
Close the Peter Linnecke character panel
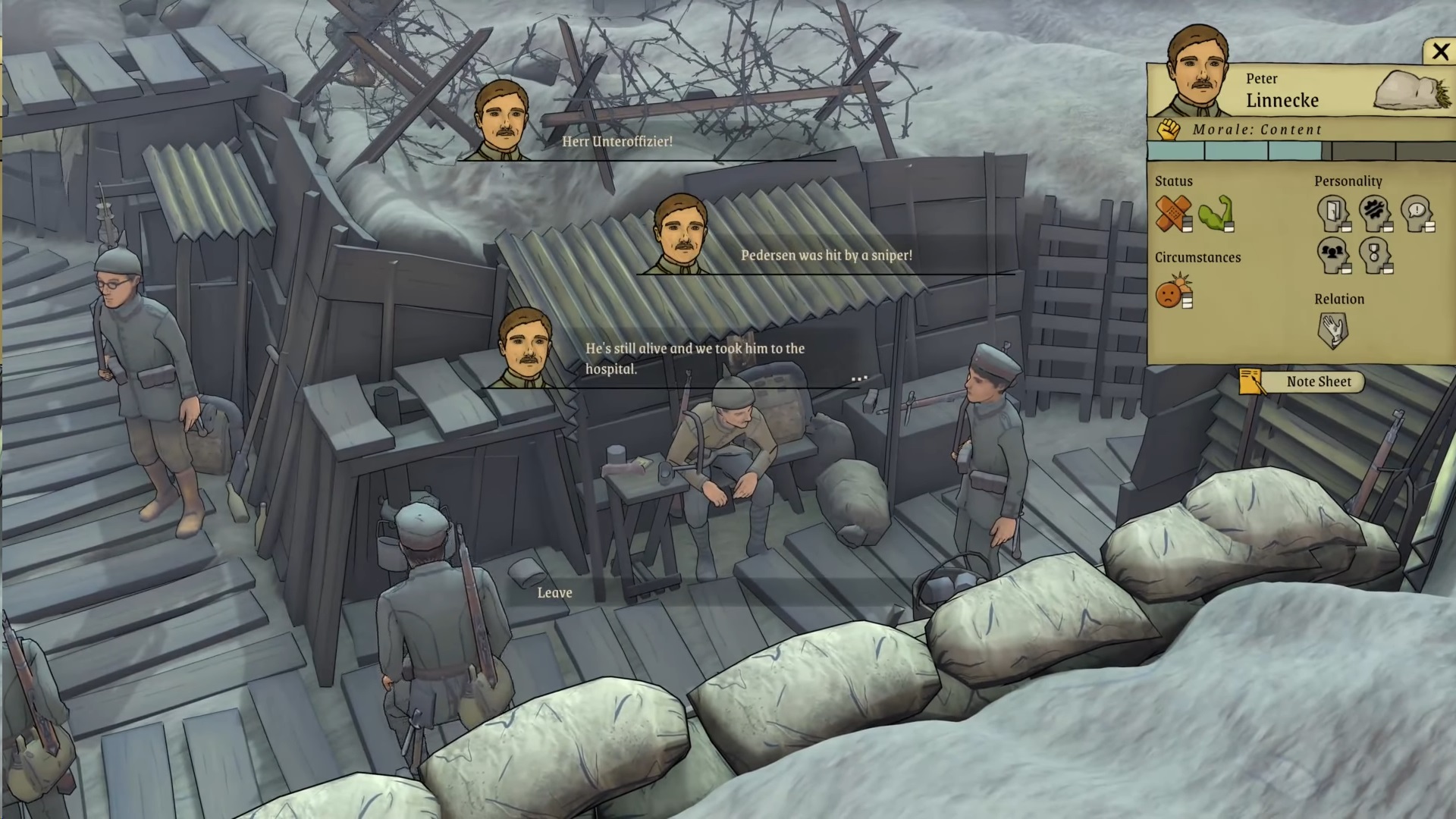1439,52
